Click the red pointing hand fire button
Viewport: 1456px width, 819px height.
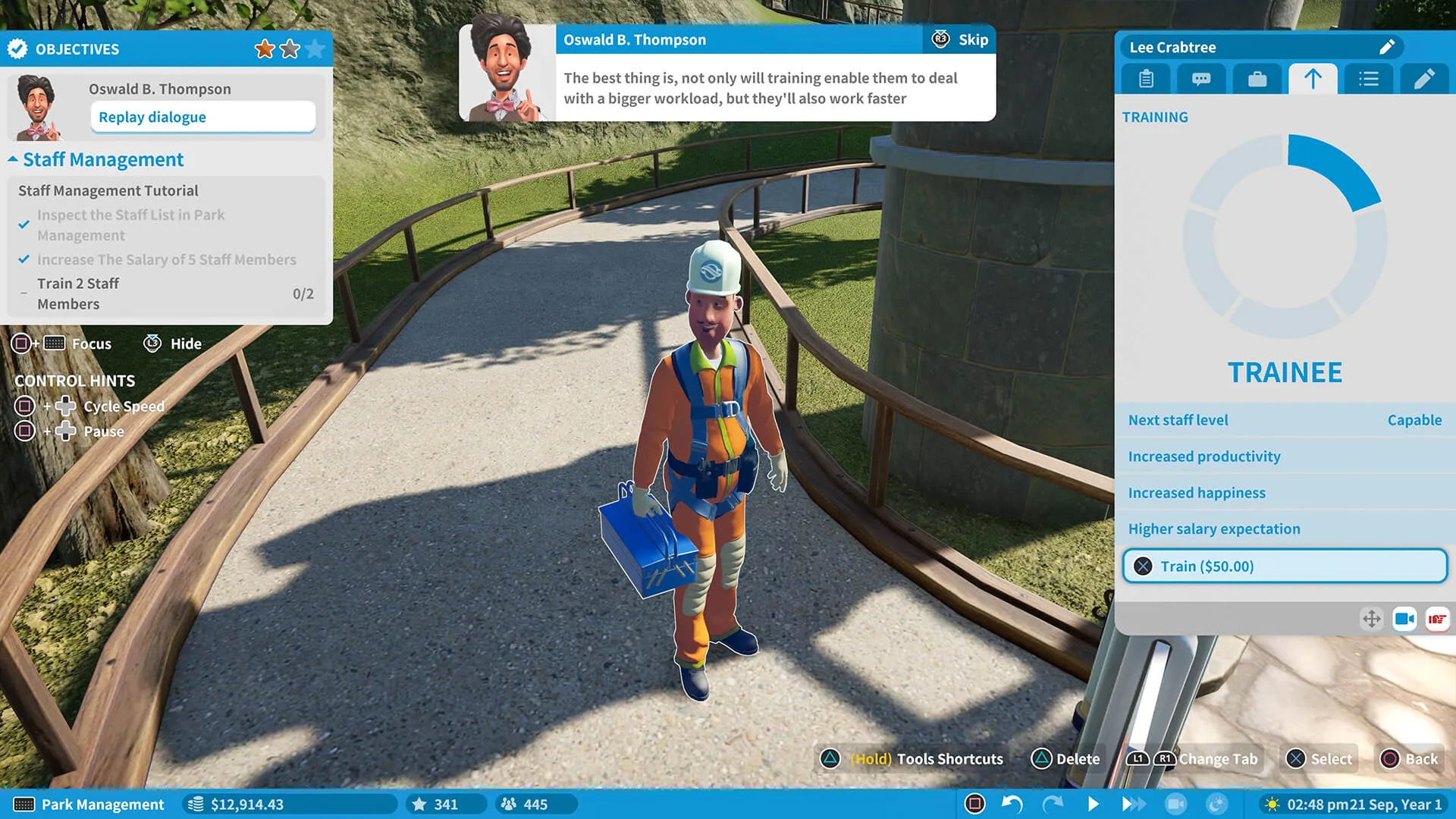point(1437,620)
